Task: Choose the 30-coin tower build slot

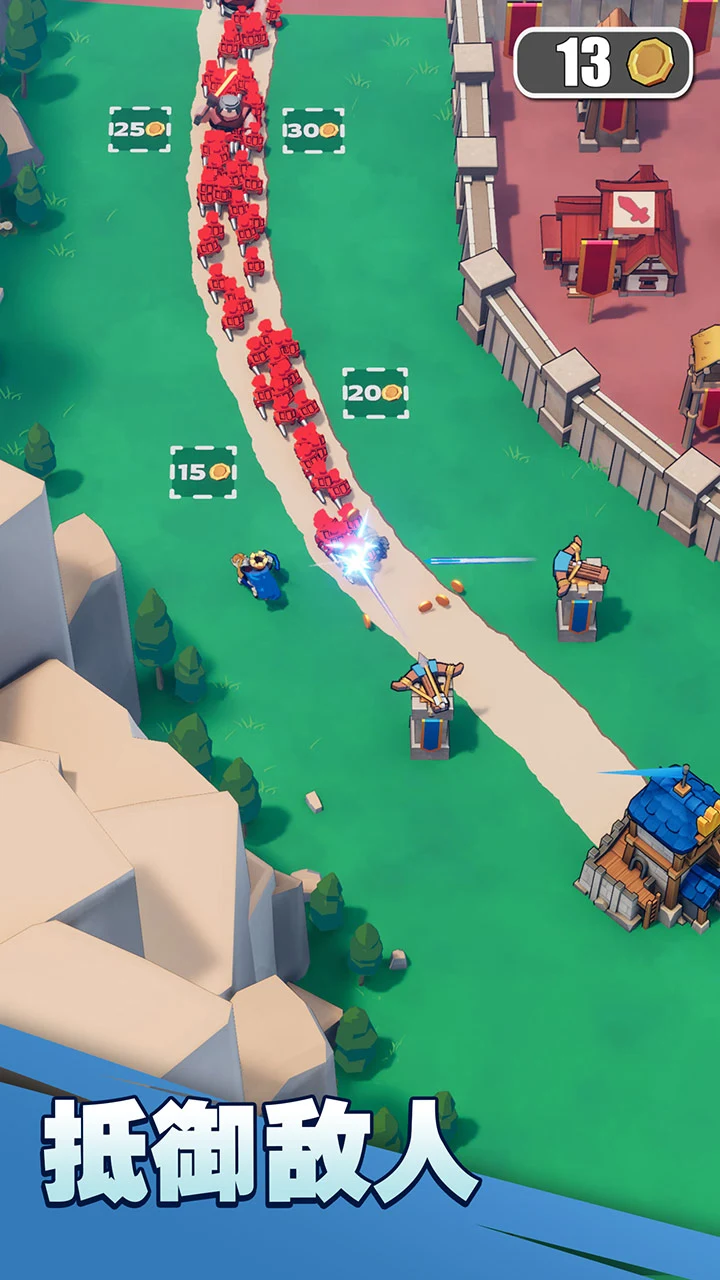Action: pos(313,131)
